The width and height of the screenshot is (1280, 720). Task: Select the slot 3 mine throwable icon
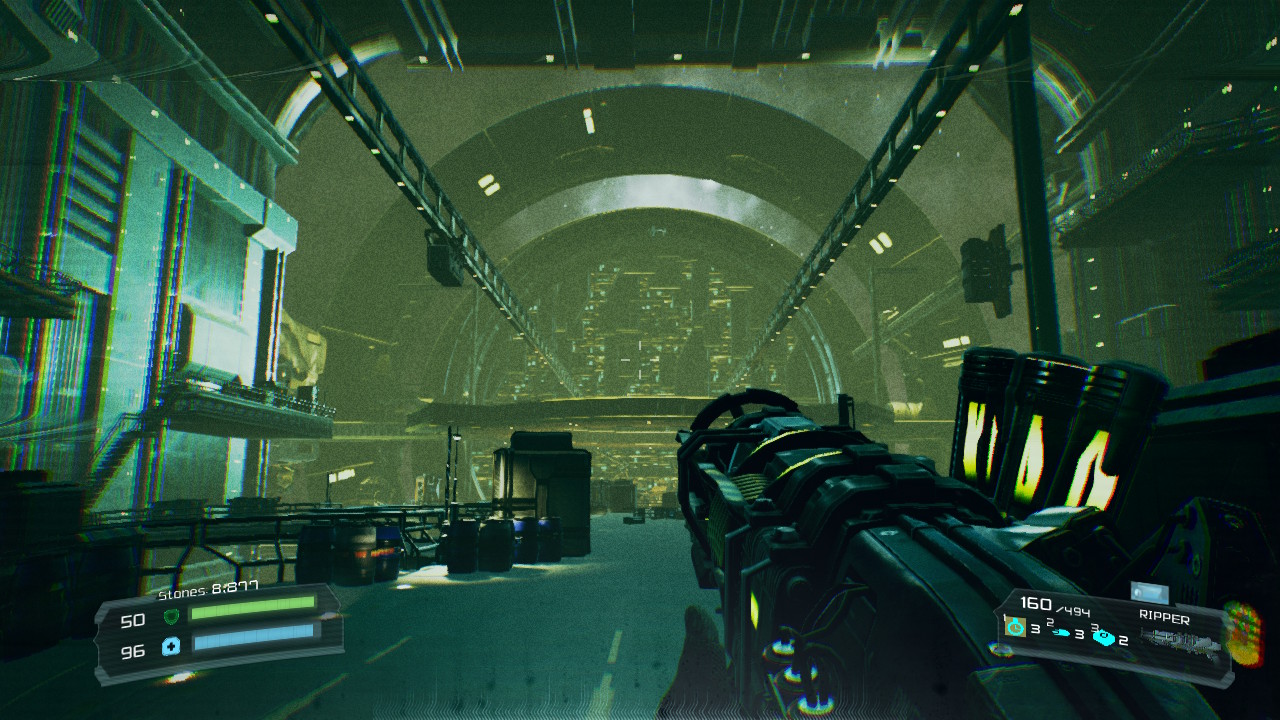click(1105, 637)
